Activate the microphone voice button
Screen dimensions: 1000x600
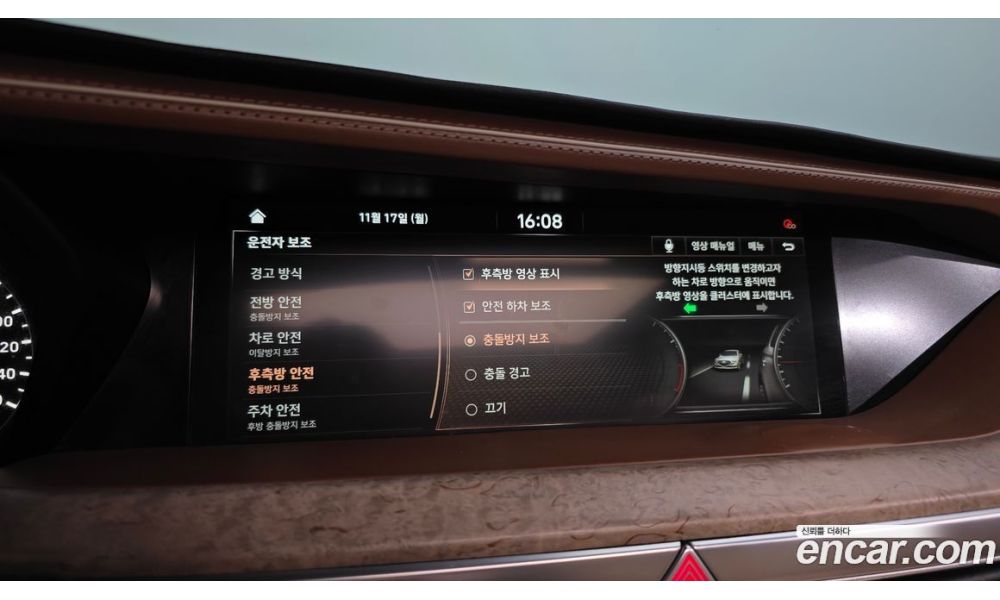668,245
